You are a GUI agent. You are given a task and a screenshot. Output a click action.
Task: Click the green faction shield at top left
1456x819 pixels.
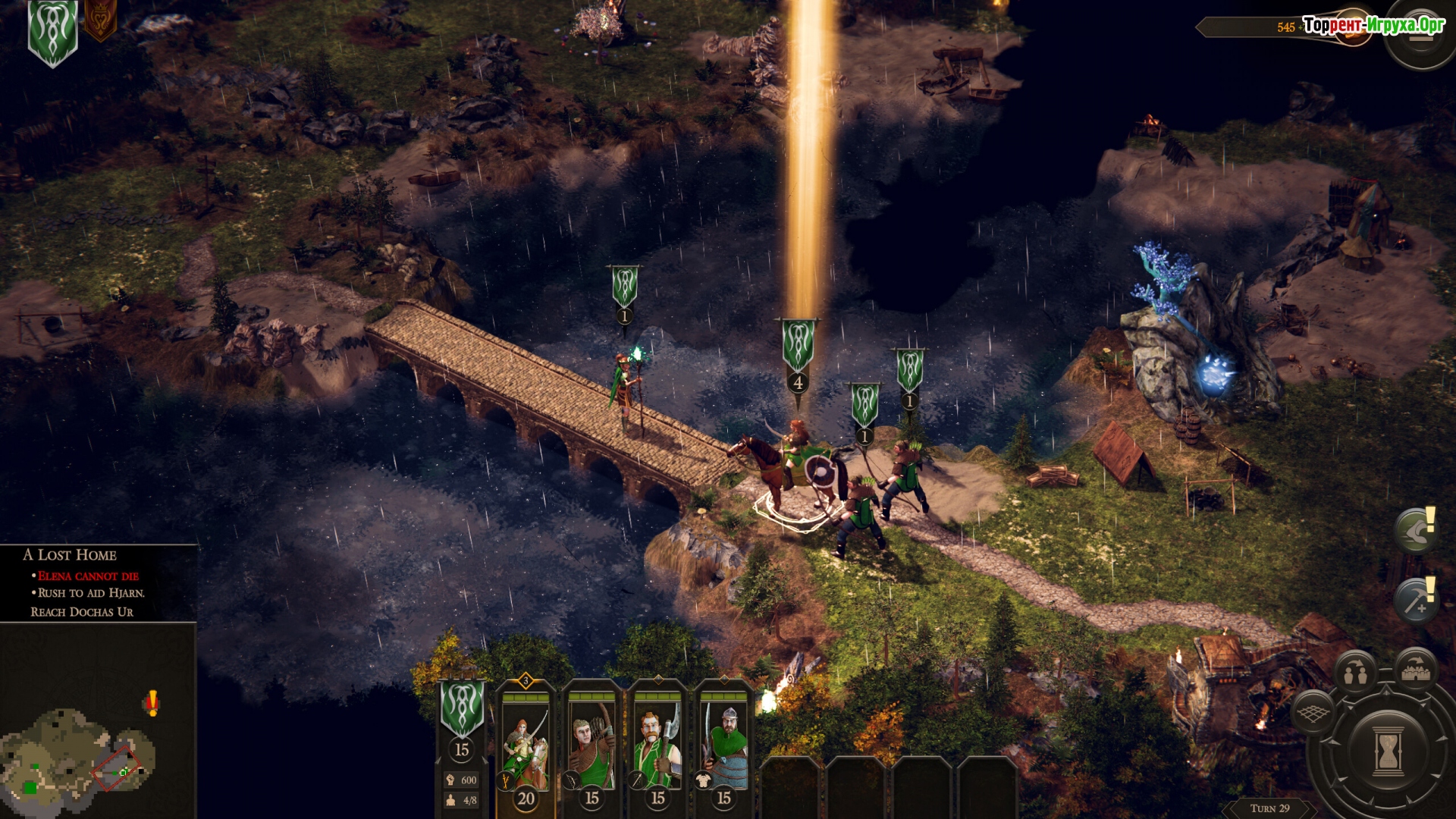coord(52,30)
